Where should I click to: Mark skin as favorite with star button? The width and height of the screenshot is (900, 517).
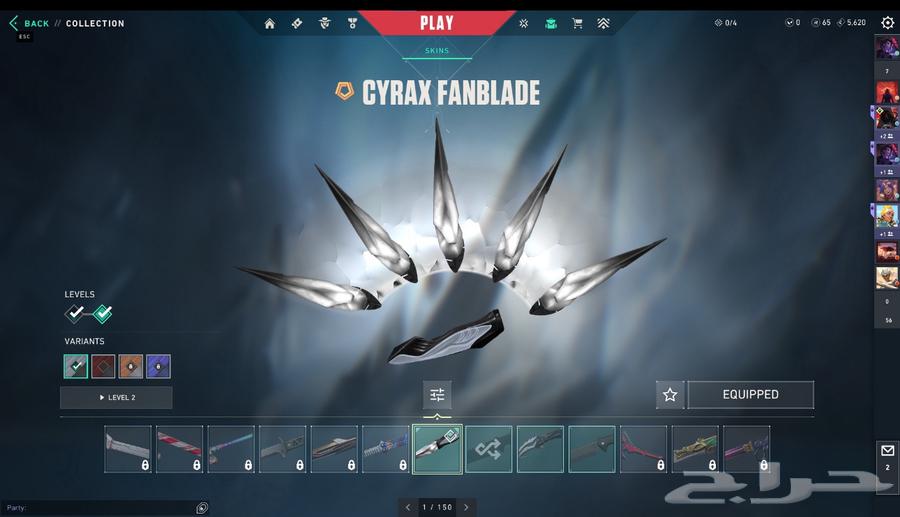click(670, 395)
